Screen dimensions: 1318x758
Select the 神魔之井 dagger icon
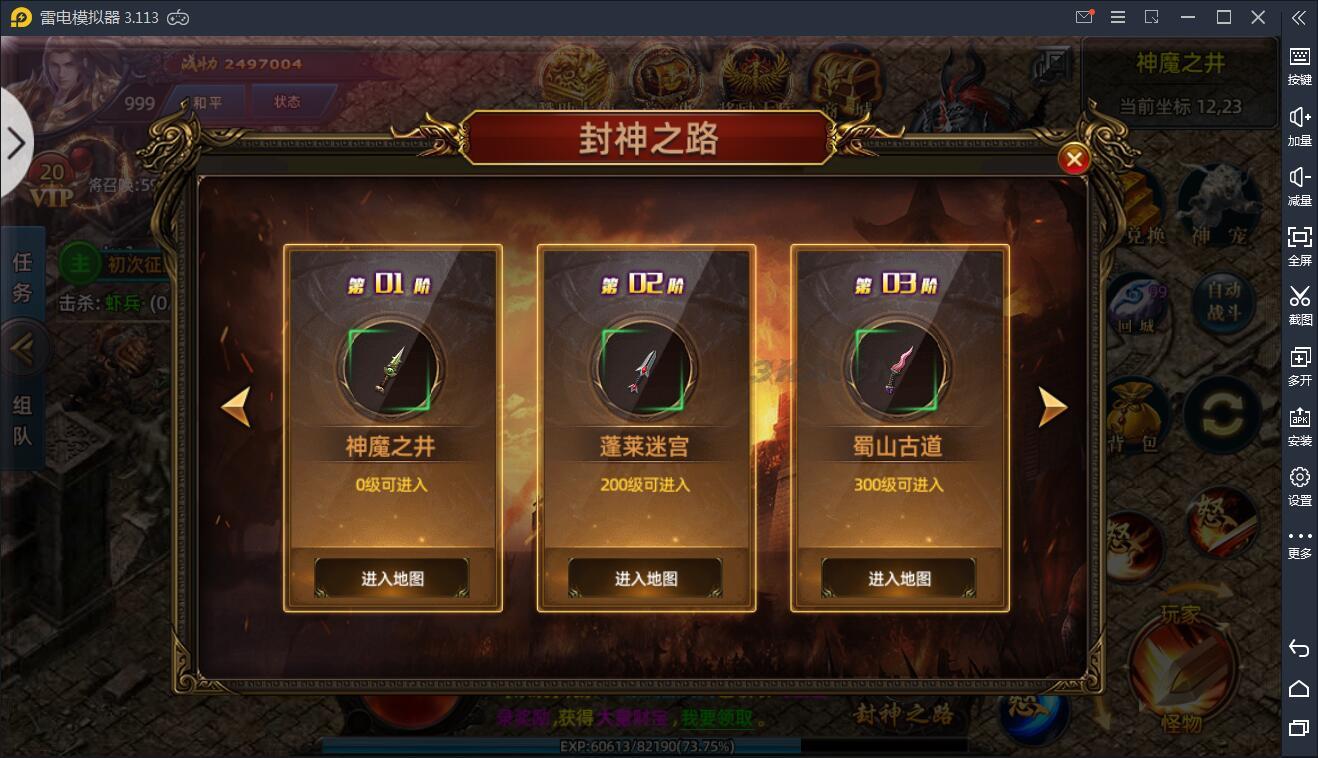click(390, 369)
